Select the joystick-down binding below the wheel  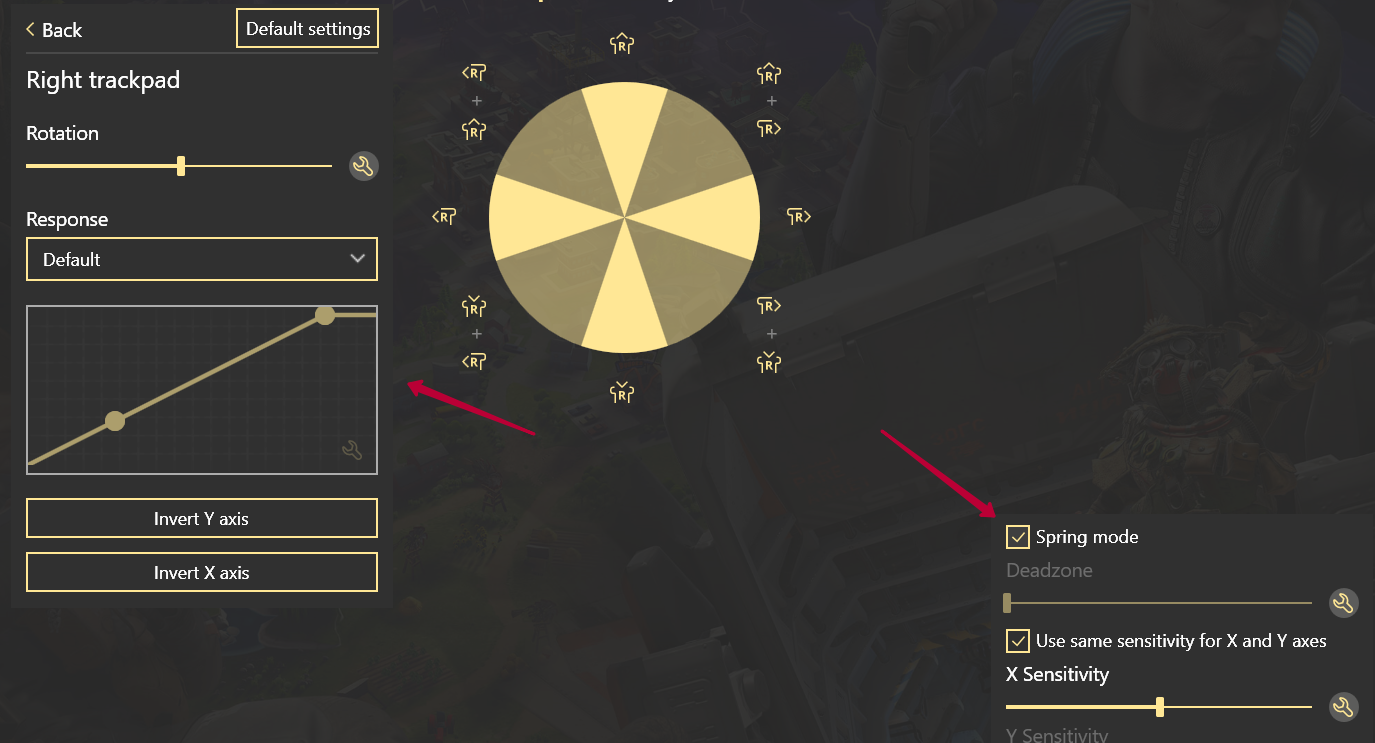click(x=622, y=394)
